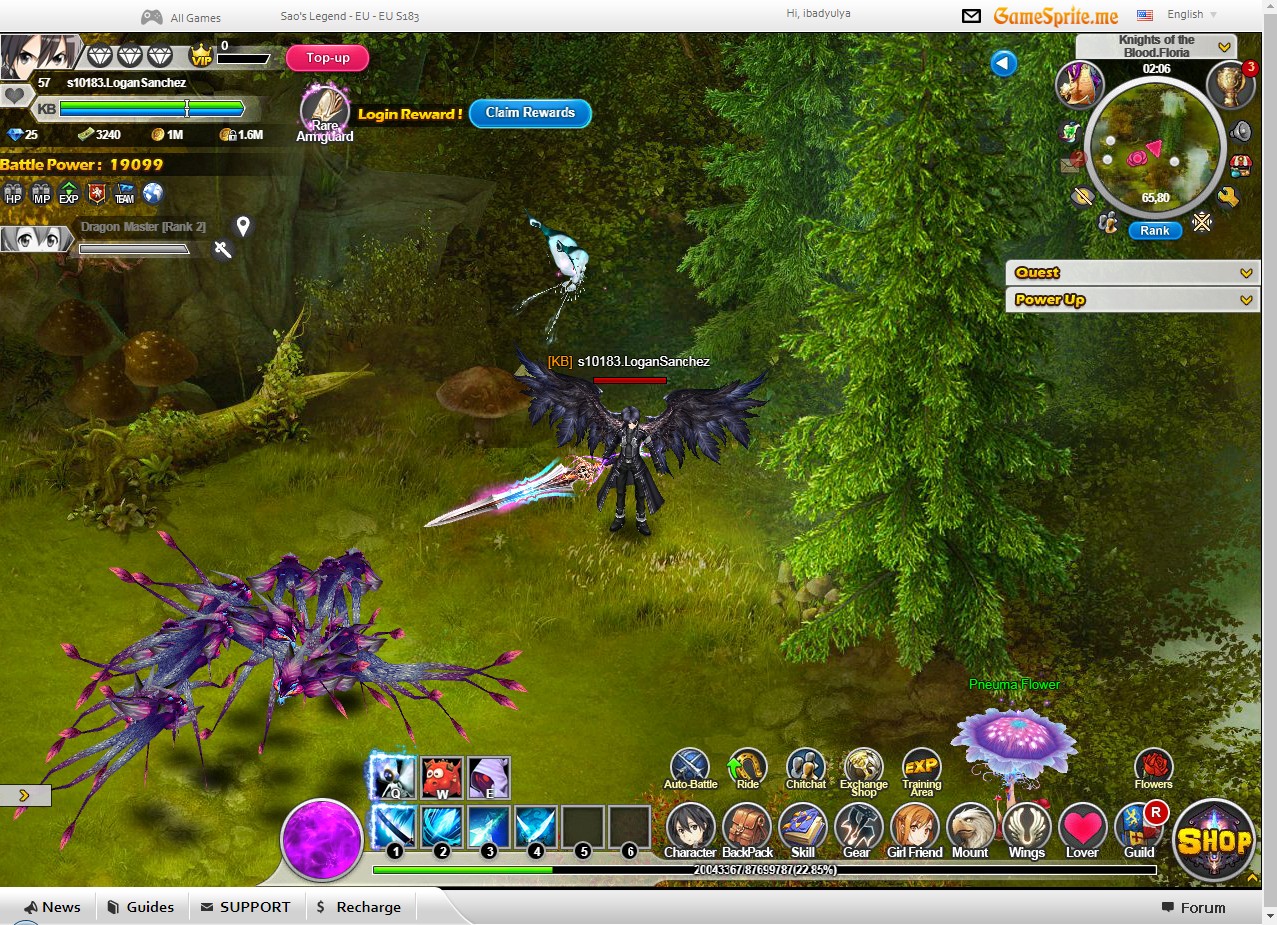Open the BackPack inventory

(x=747, y=829)
